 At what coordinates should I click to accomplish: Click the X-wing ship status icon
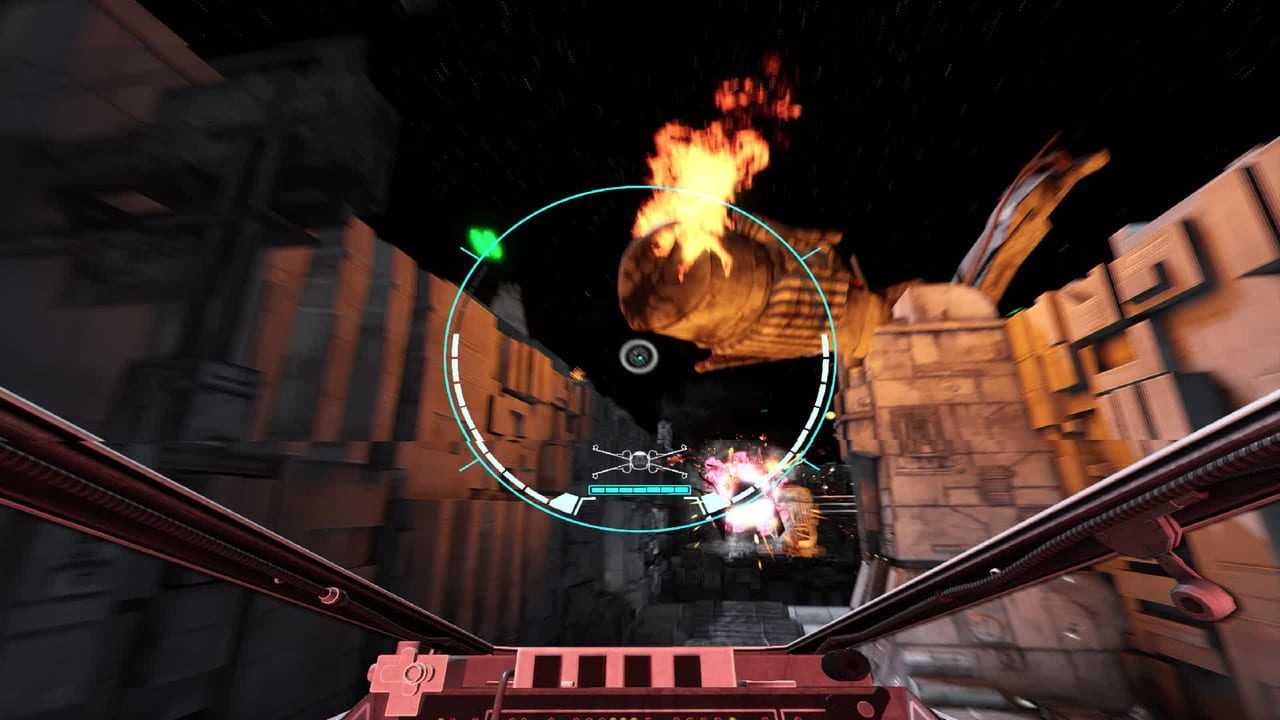(639, 461)
